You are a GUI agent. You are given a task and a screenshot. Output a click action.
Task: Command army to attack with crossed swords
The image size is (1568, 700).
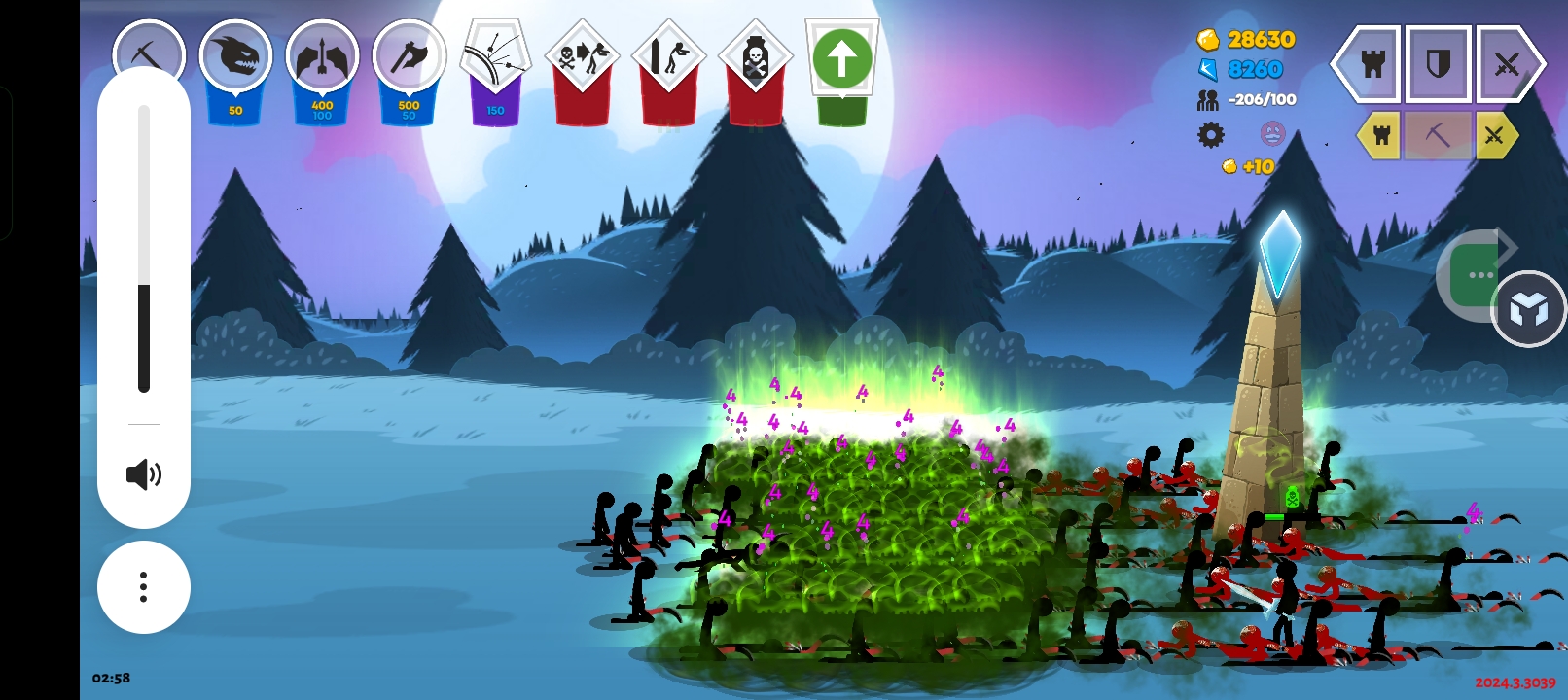pyautogui.click(x=1506, y=64)
